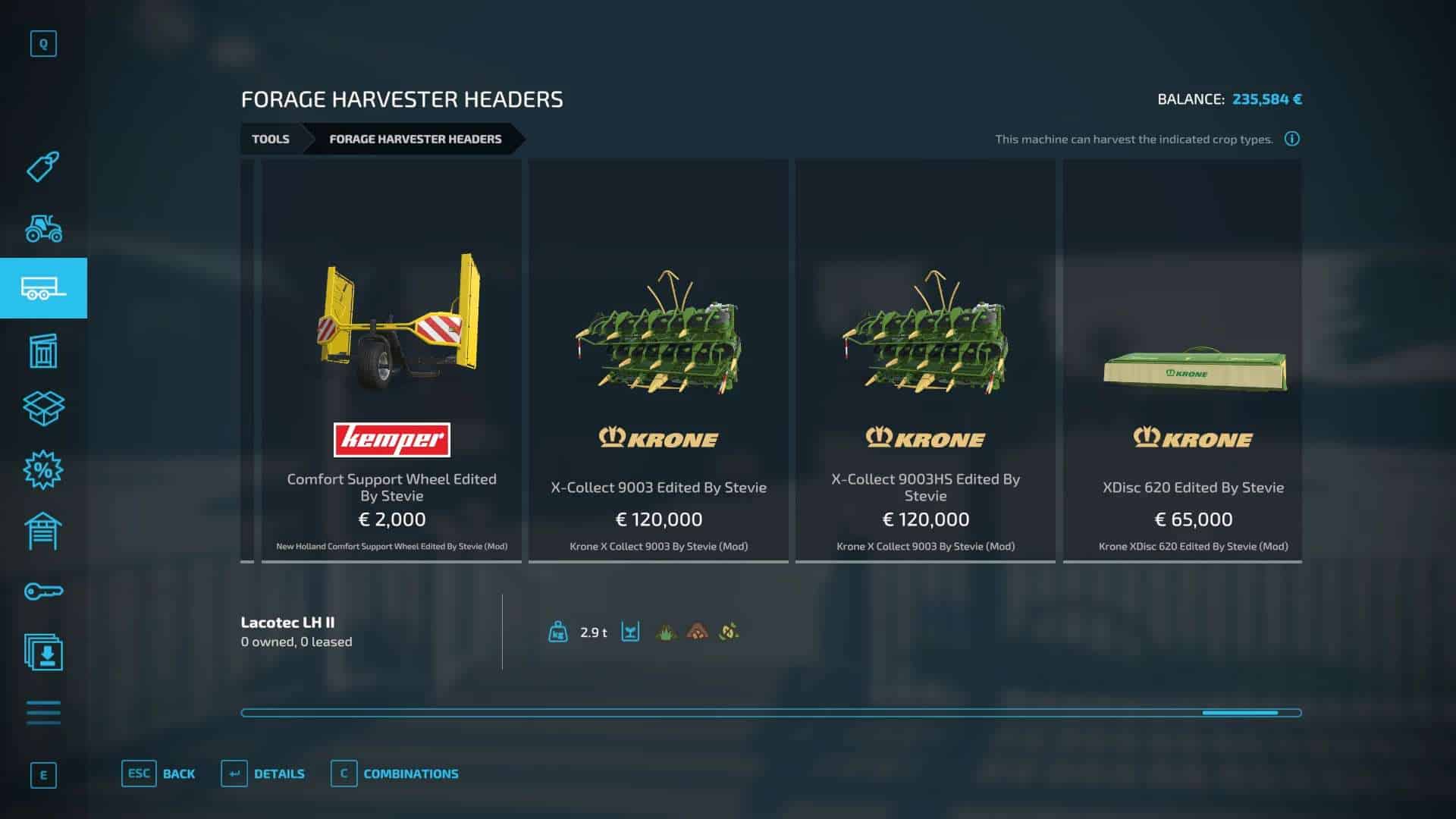
Task: Go back using the Back button
Action: [x=158, y=773]
